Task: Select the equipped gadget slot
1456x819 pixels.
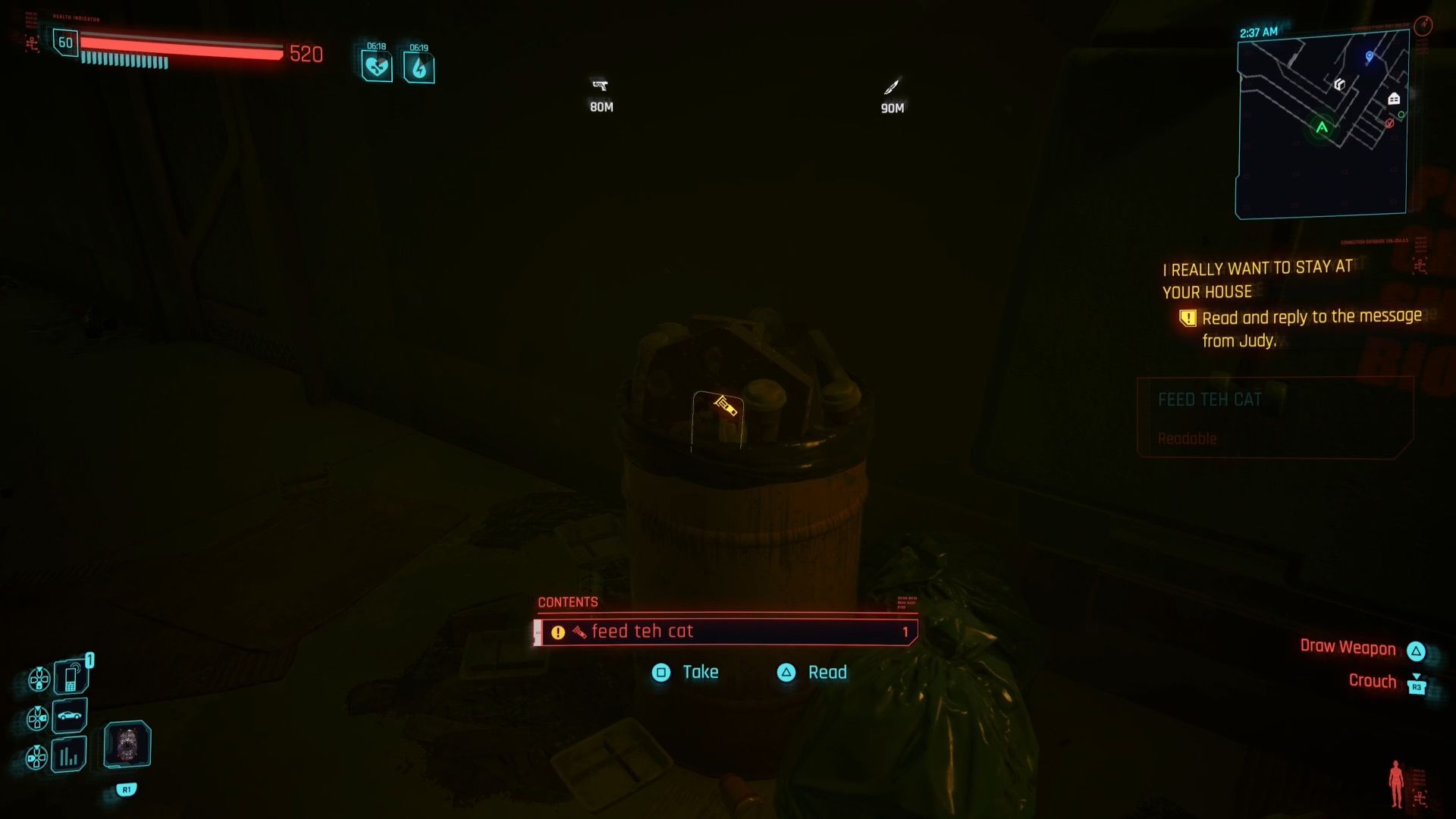Action: [x=127, y=743]
